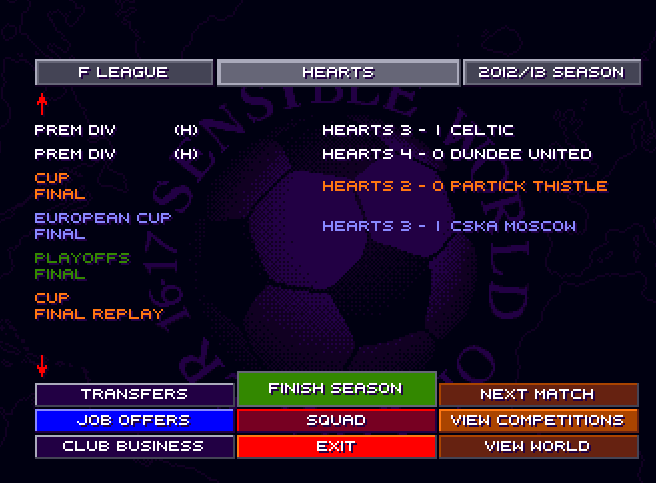The height and width of the screenshot is (483, 656).
Task: Select the green Playoffs Final entry
Action: point(82,265)
